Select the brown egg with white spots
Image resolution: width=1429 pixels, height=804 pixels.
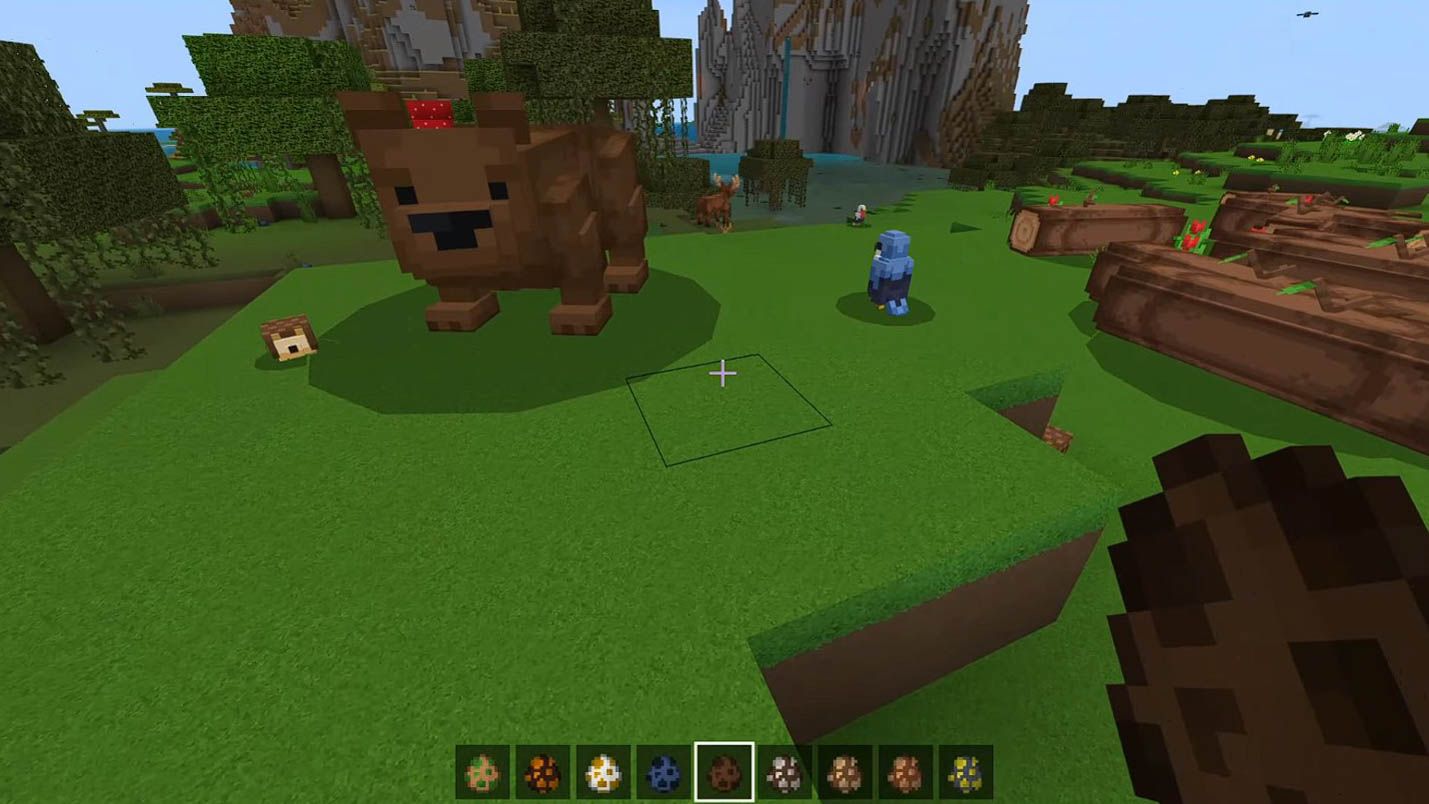(784, 773)
